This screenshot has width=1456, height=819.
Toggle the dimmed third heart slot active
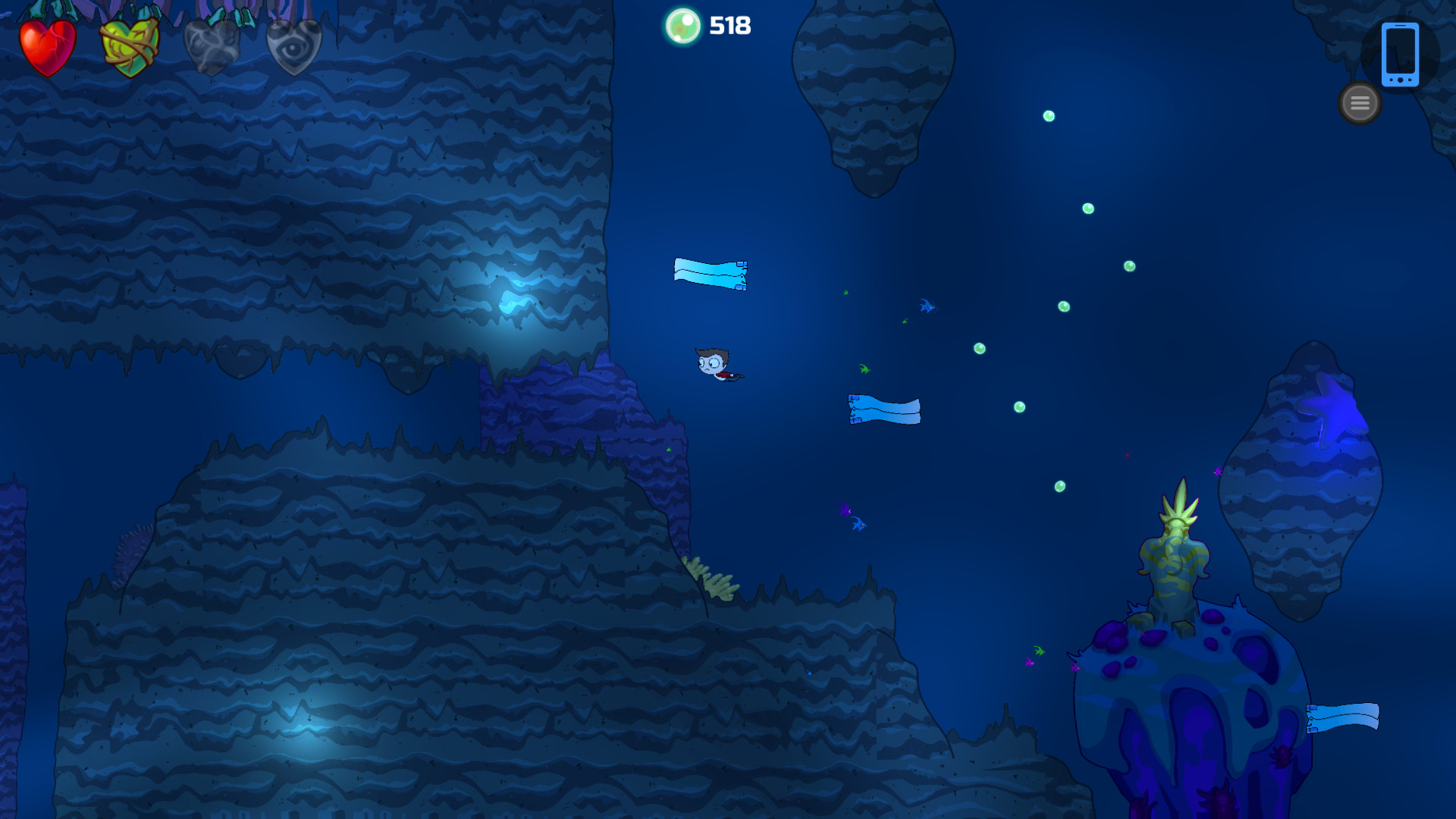pos(211,44)
